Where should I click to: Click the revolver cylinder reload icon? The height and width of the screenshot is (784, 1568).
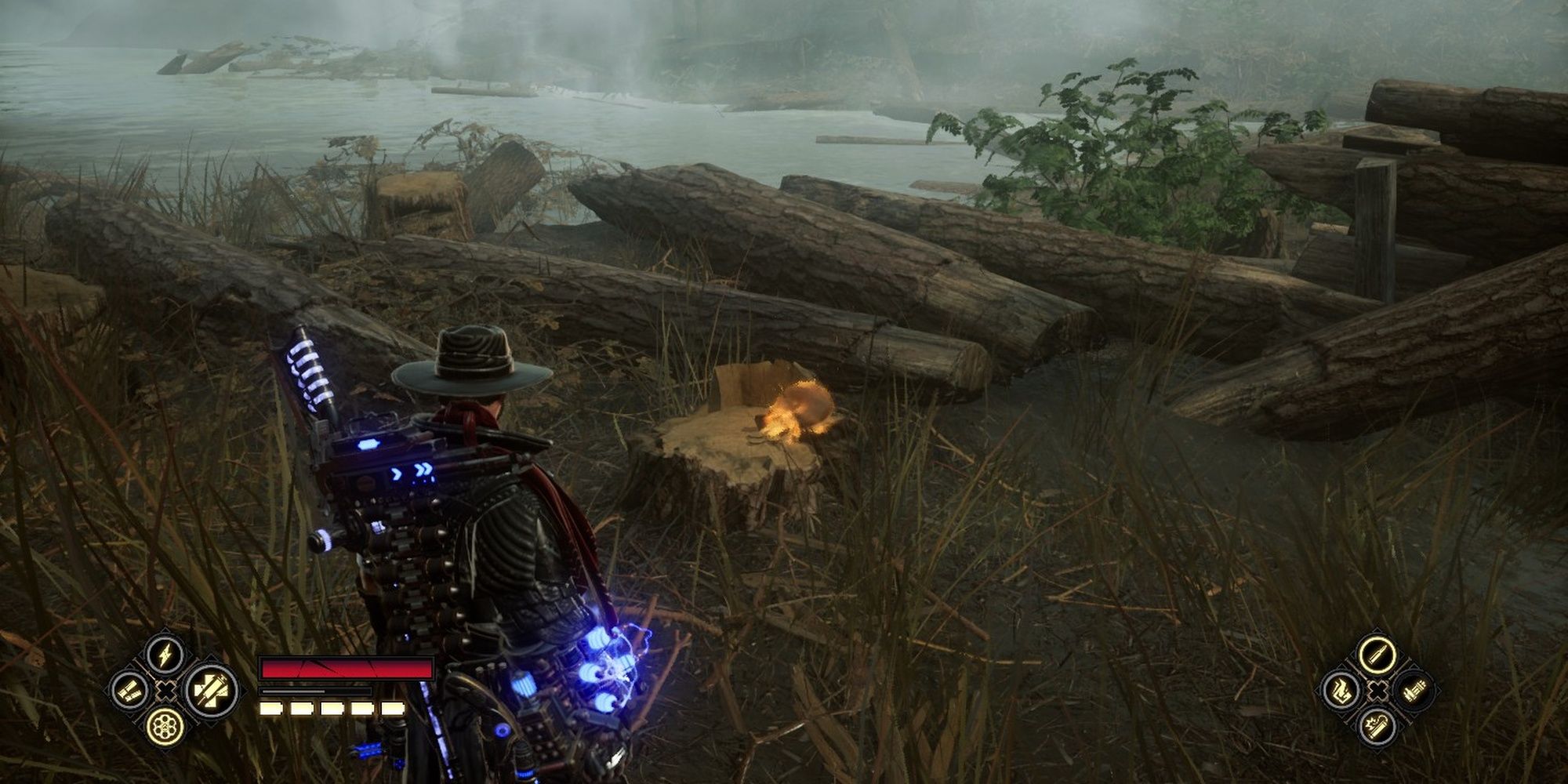[166, 728]
